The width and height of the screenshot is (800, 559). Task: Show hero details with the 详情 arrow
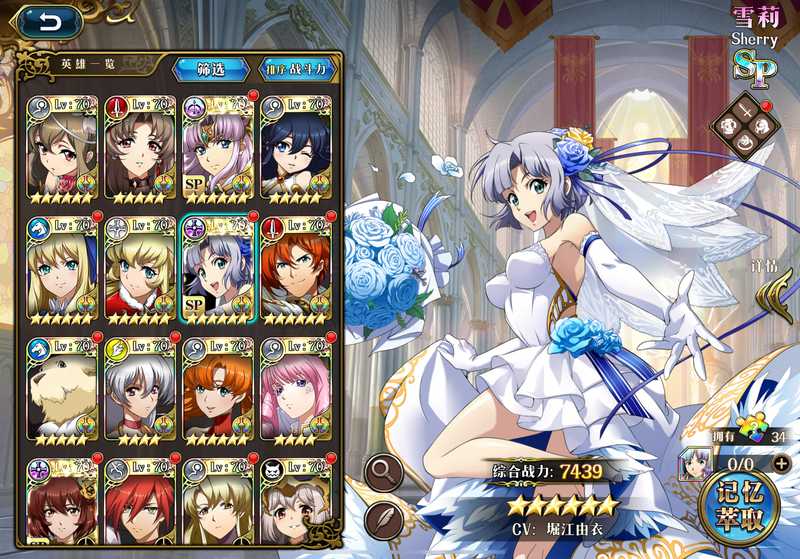[768, 296]
